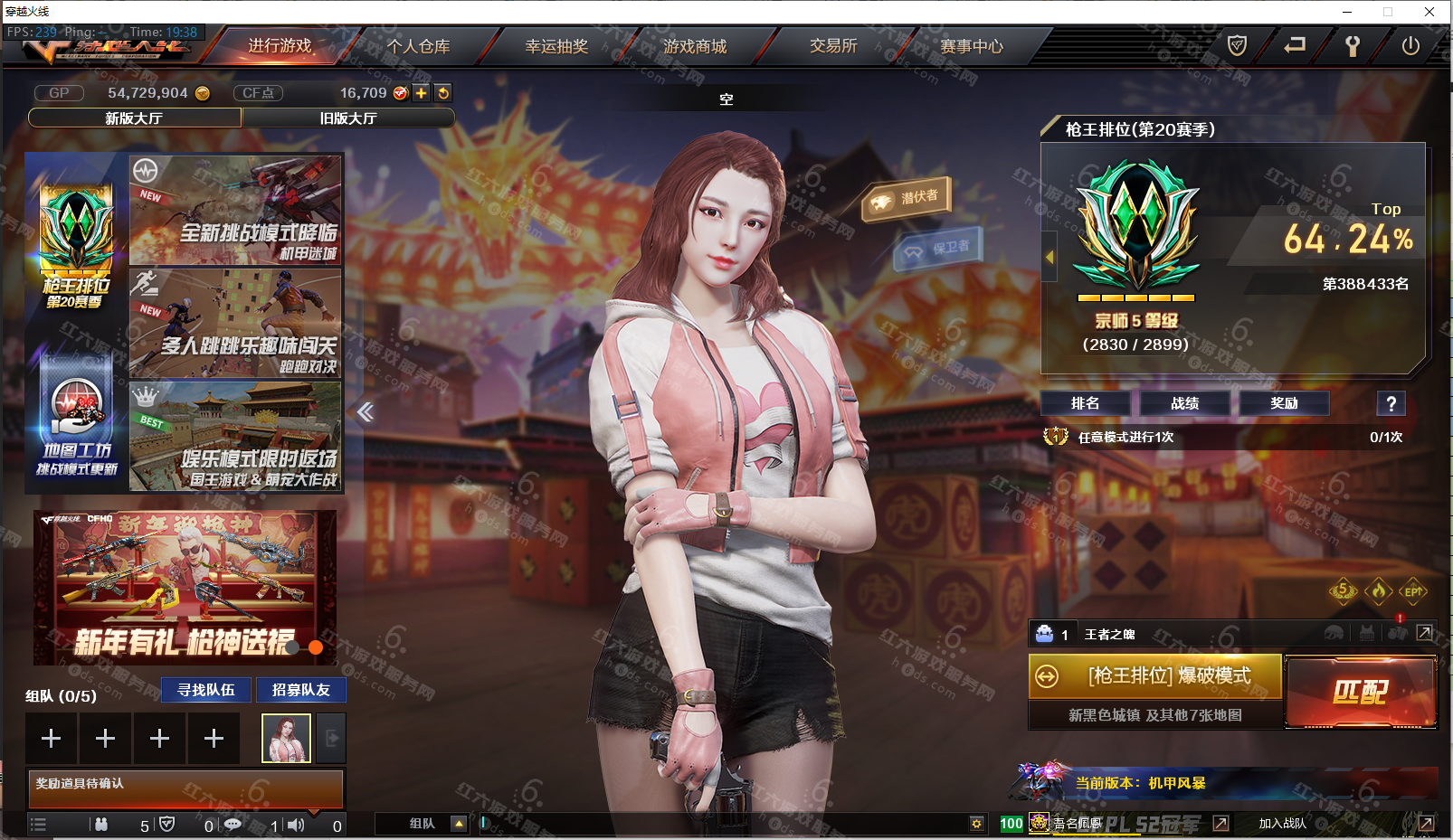Select the 枪王排位 爆破模式 mode selector
This screenshot has width=1453, height=840.
(x=1155, y=676)
